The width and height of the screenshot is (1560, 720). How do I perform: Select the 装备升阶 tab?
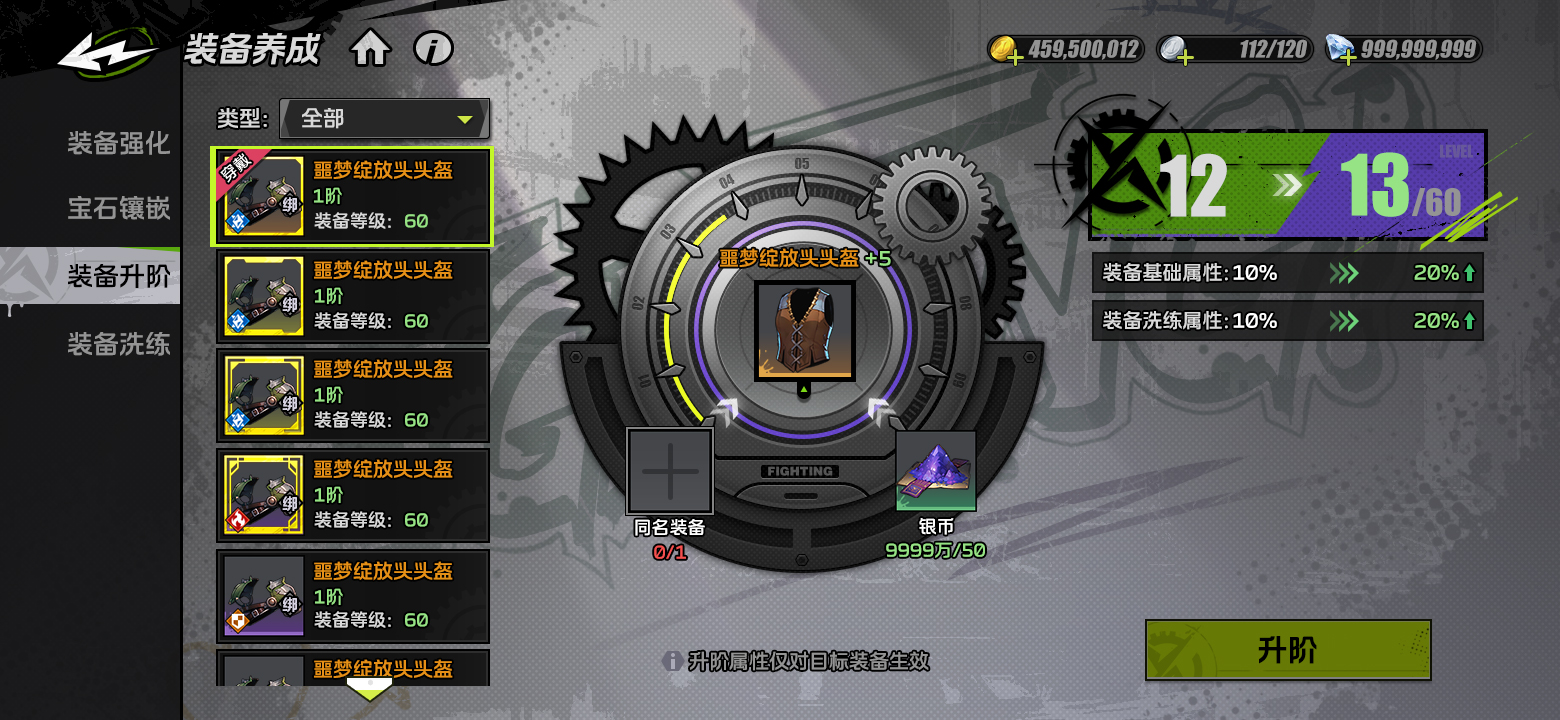118,276
